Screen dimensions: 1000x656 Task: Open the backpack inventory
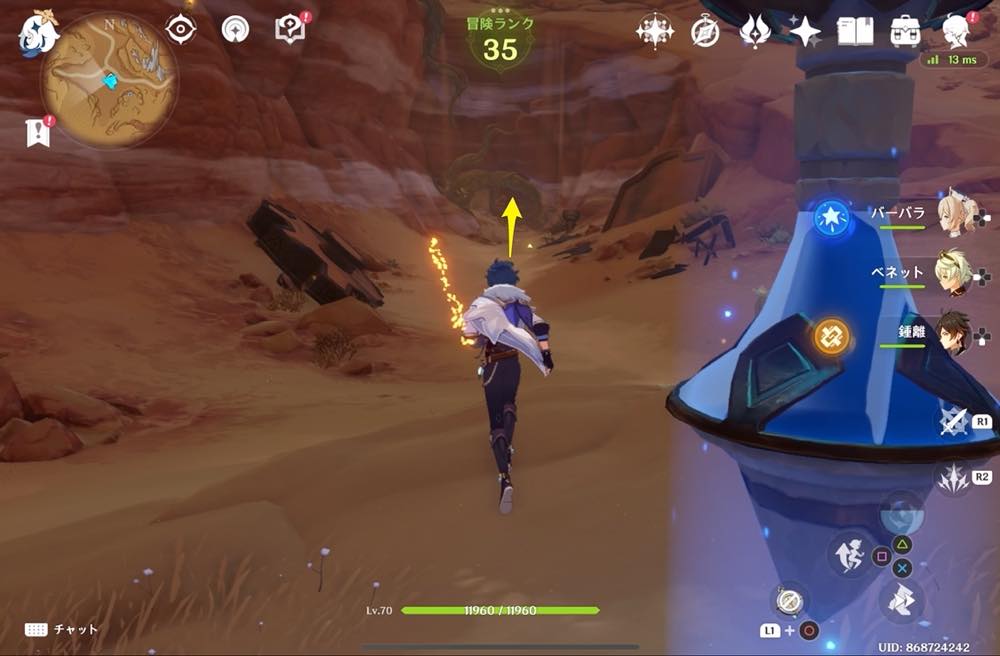pyautogui.click(x=906, y=32)
